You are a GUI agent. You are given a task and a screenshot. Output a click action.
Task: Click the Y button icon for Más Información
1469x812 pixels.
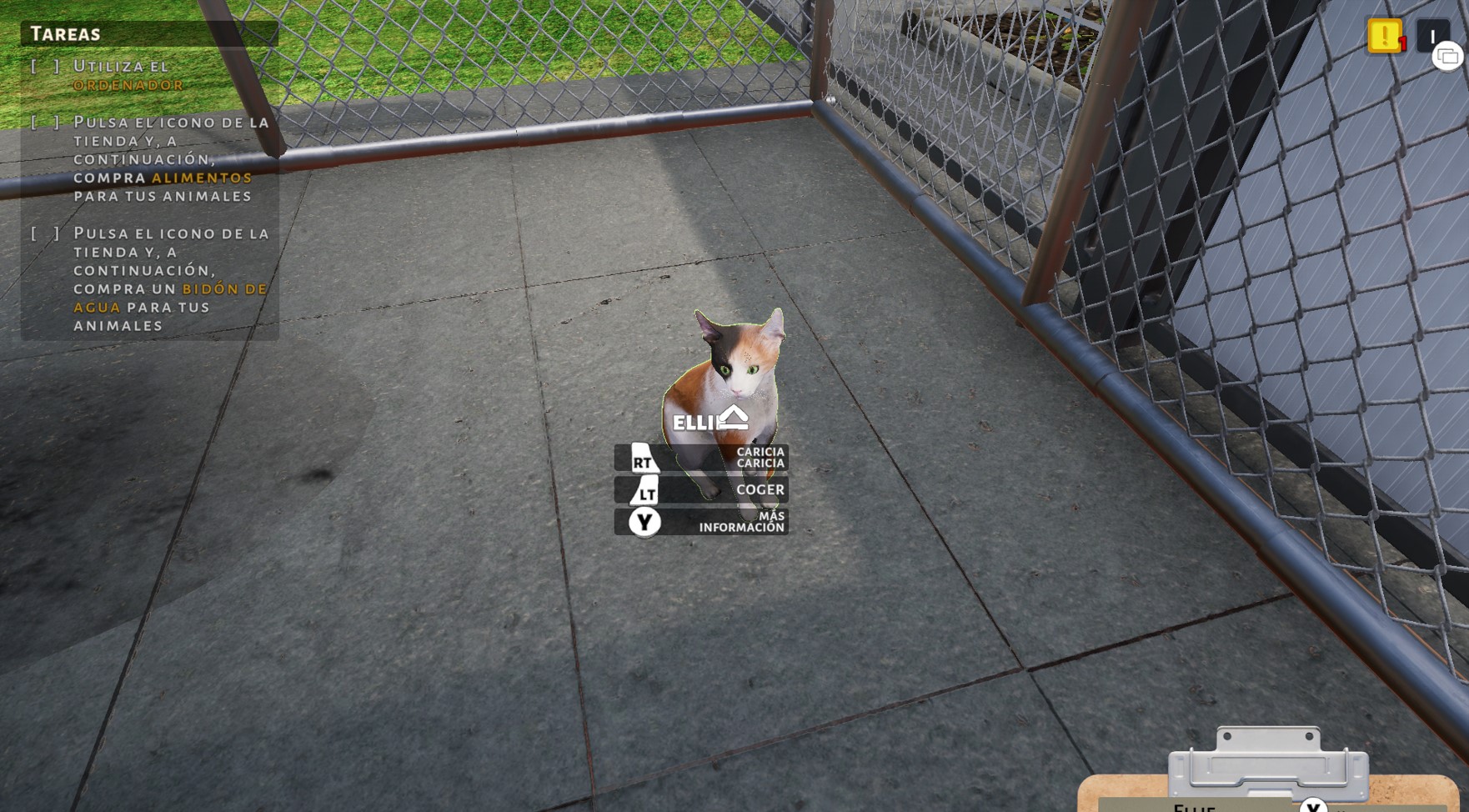[x=644, y=523]
